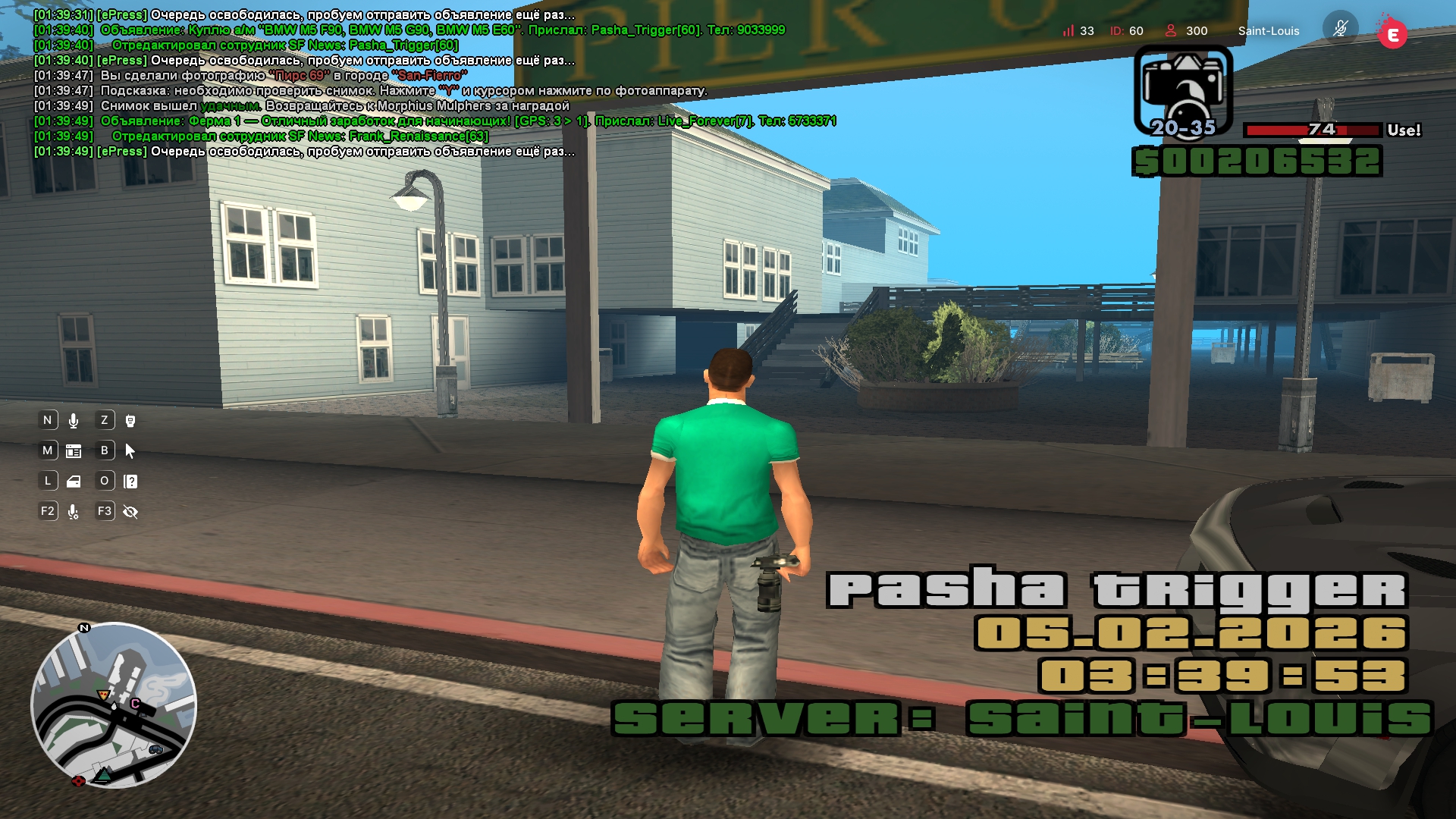Select the pizza marker on the minimap
The height and width of the screenshot is (819, 1456).
click(x=103, y=695)
